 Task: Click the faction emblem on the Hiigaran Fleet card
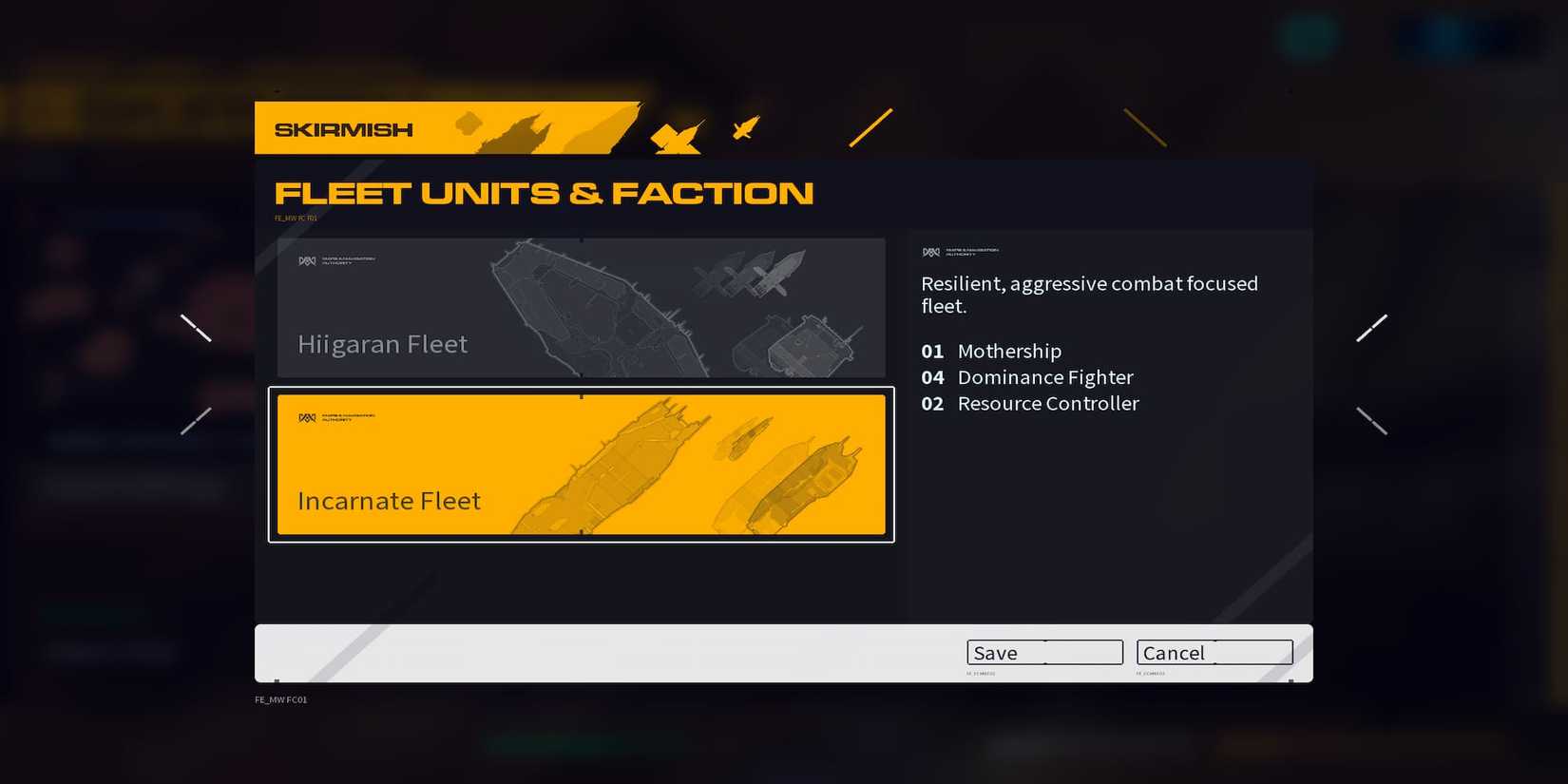(x=307, y=259)
